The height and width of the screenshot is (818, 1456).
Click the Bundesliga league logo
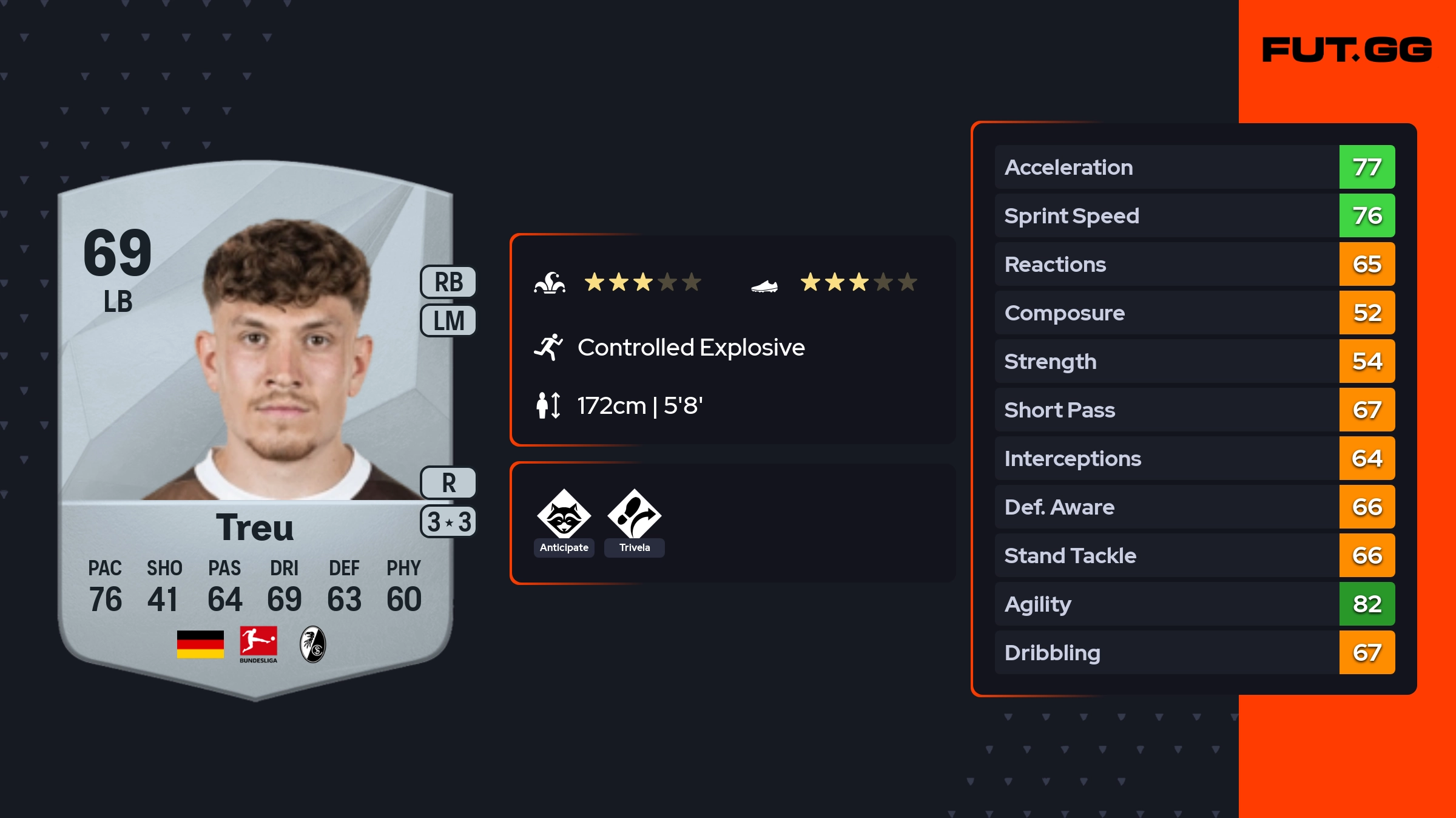pos(258,644)
